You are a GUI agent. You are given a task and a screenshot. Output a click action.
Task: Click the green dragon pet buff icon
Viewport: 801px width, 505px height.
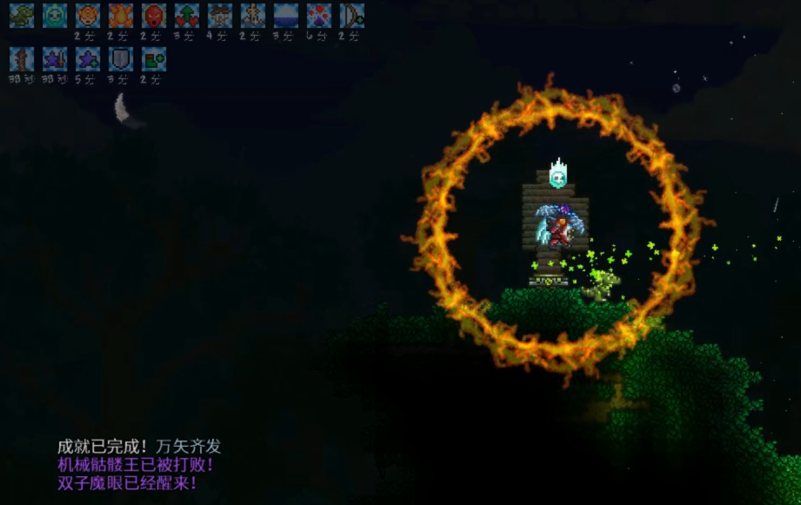(x=22, y=15)
